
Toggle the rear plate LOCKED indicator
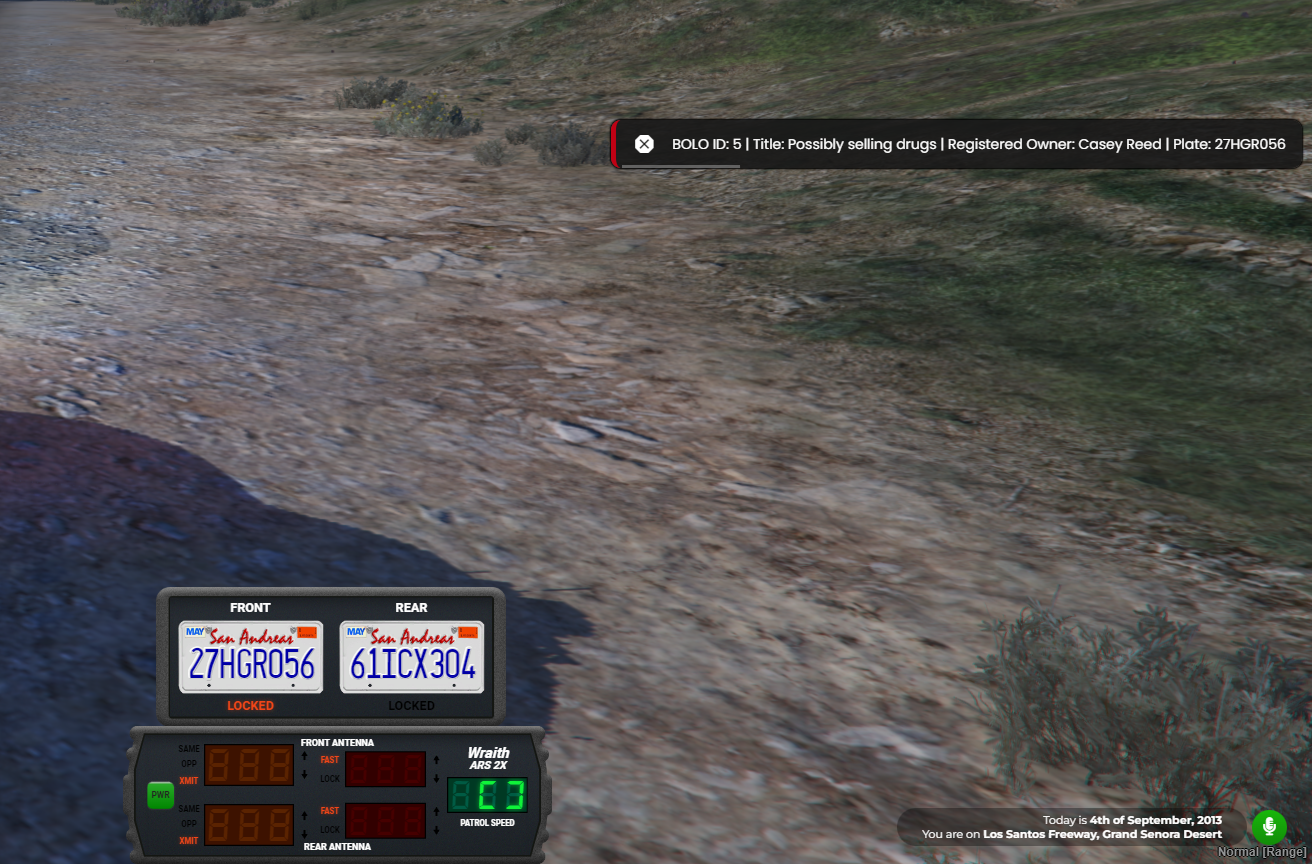[x=412, y=706]
